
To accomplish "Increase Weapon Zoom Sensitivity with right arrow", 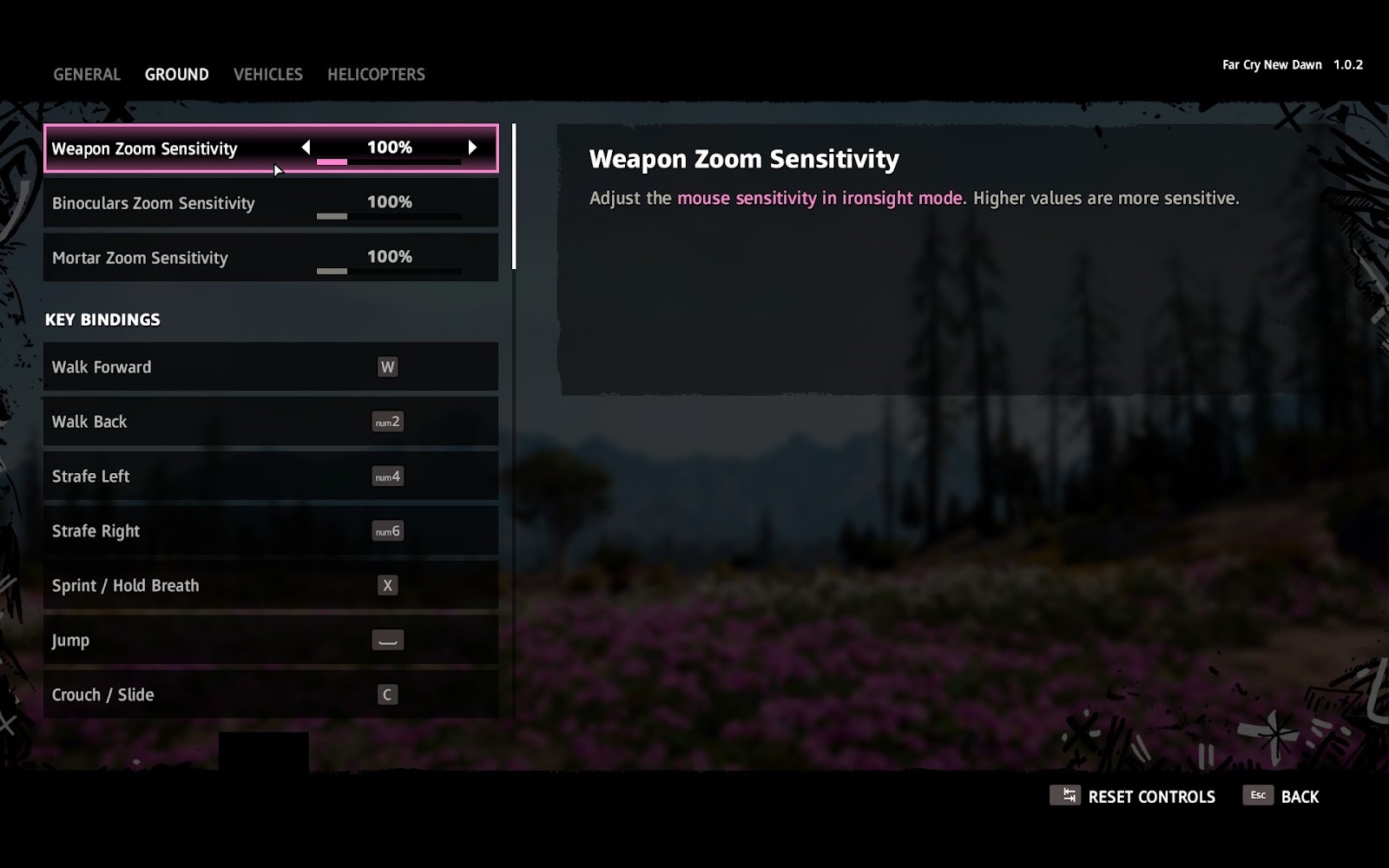I will [472, 148].
